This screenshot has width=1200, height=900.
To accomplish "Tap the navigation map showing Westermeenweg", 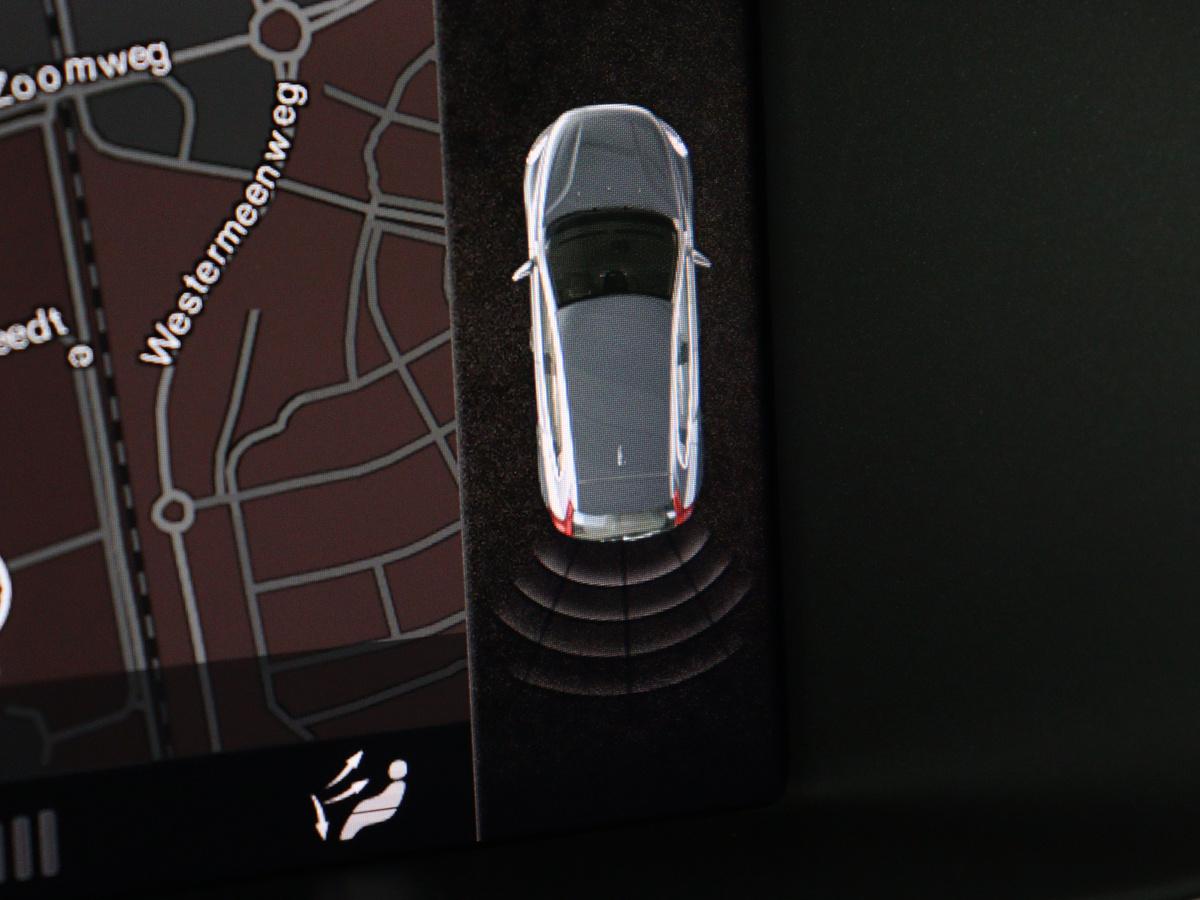I will click(230, 380).
